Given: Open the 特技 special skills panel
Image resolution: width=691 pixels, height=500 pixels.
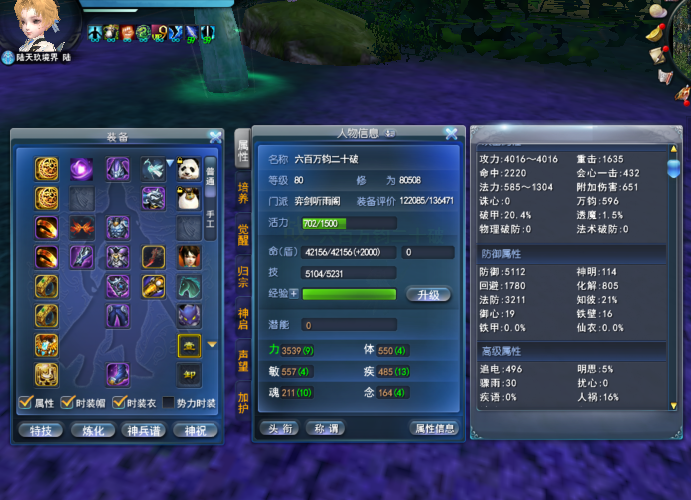Looking at the screenshot, I should coord(41,429).
